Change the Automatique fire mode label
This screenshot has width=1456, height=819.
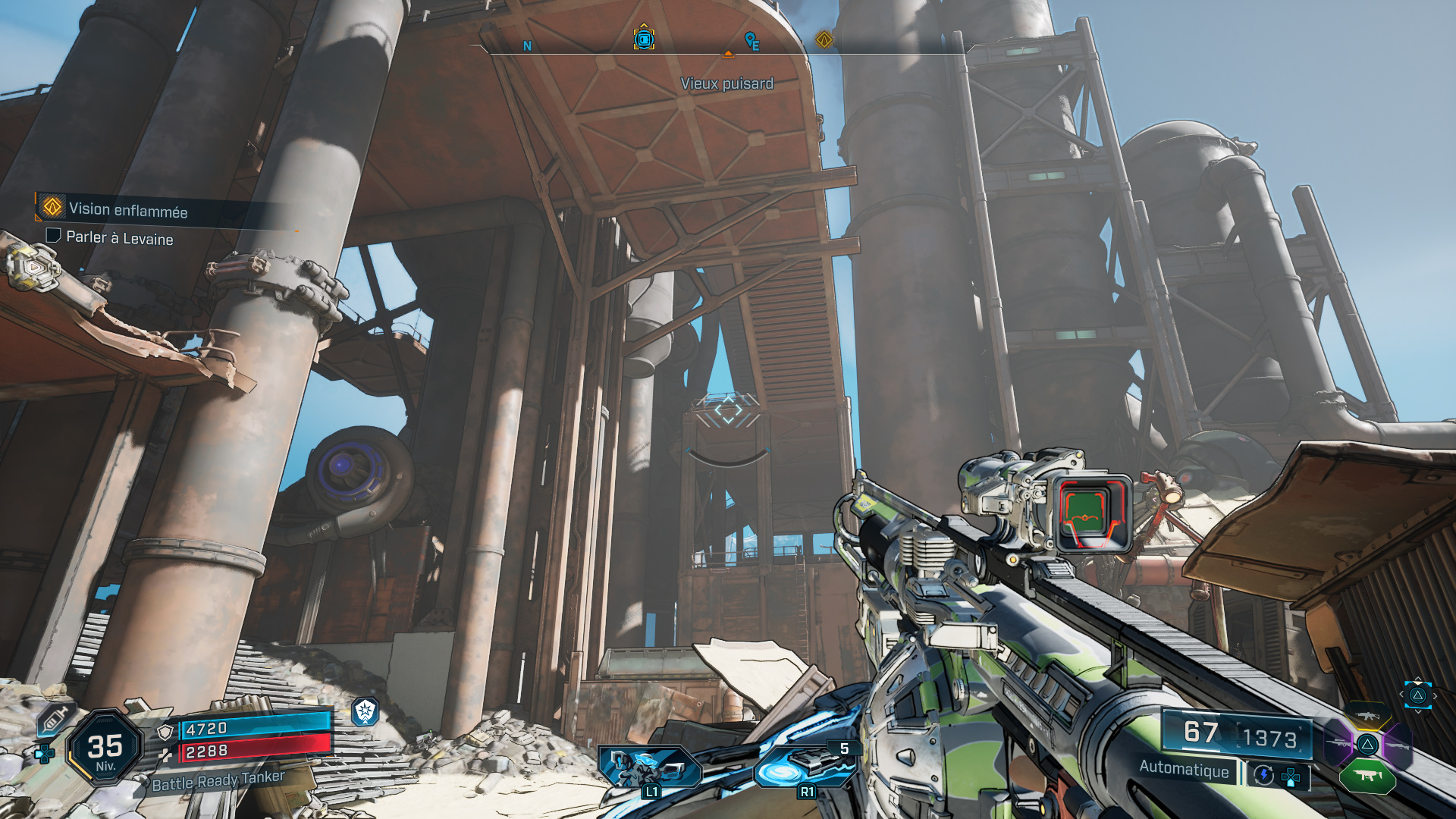pos(1184,769)
